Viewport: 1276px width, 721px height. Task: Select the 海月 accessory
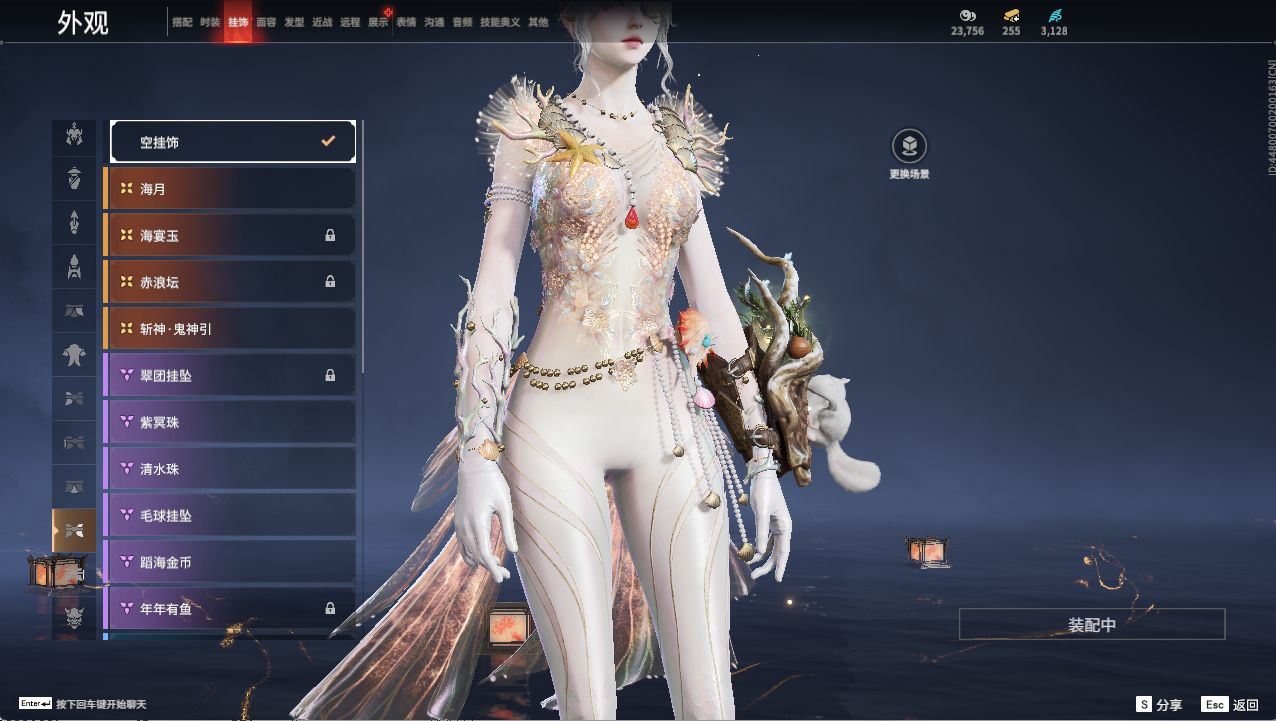click(x=232, y=189)
